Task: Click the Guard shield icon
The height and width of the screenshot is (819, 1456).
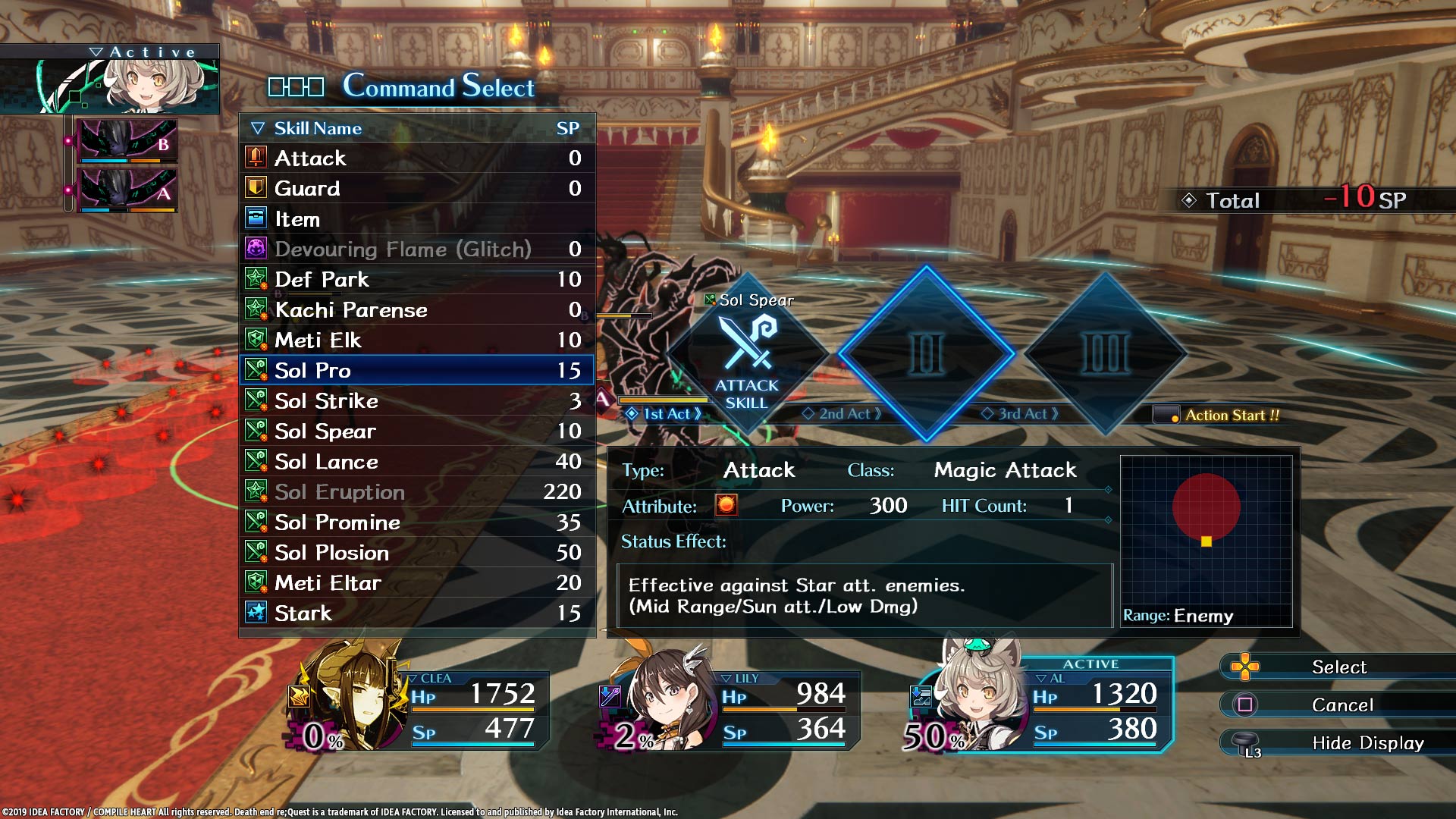Action: (258, 188)
